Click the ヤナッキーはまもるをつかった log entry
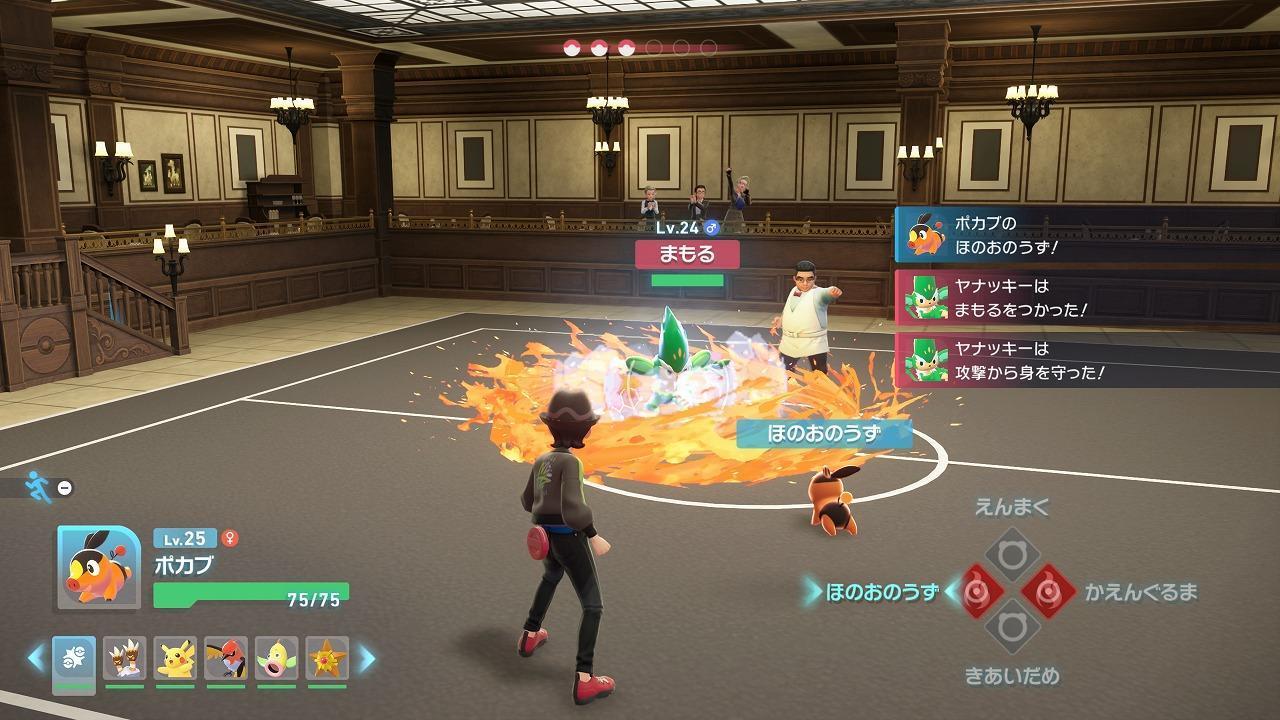 (x=1085, y=298)
